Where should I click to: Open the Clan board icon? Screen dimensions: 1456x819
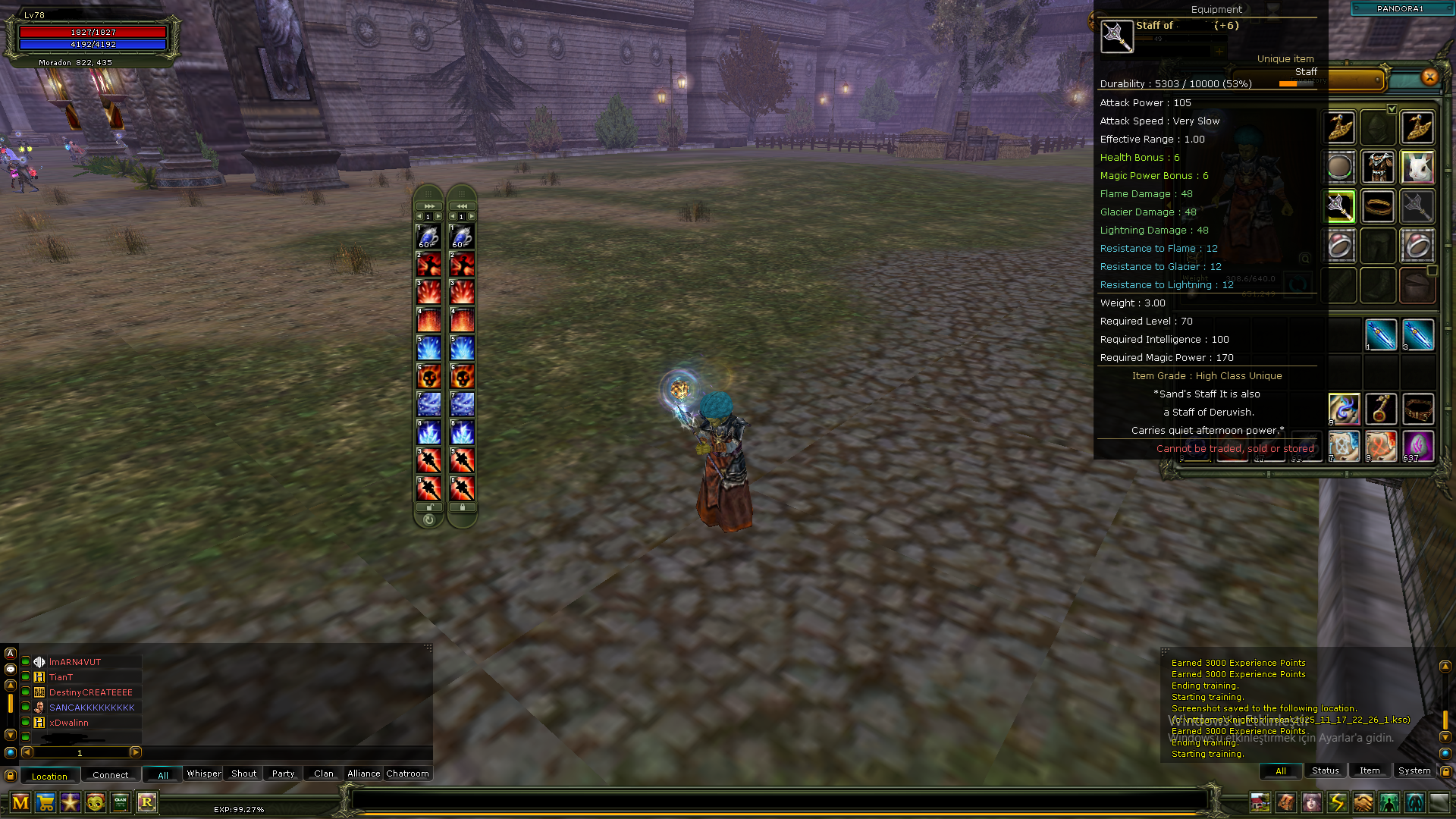click(x=119, y=803)
